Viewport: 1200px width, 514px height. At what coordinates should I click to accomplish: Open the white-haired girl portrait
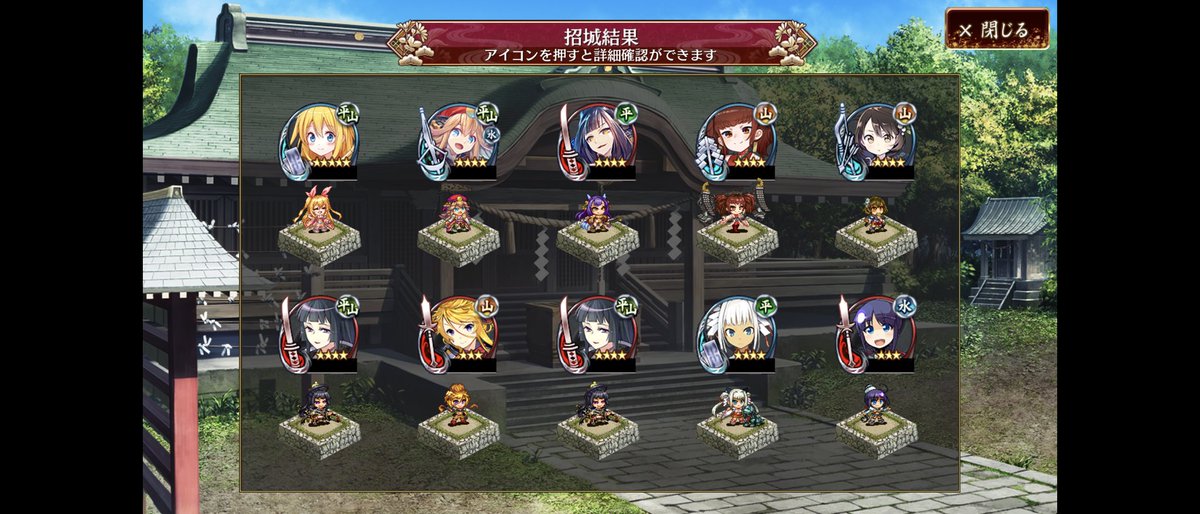coord(736,331)
